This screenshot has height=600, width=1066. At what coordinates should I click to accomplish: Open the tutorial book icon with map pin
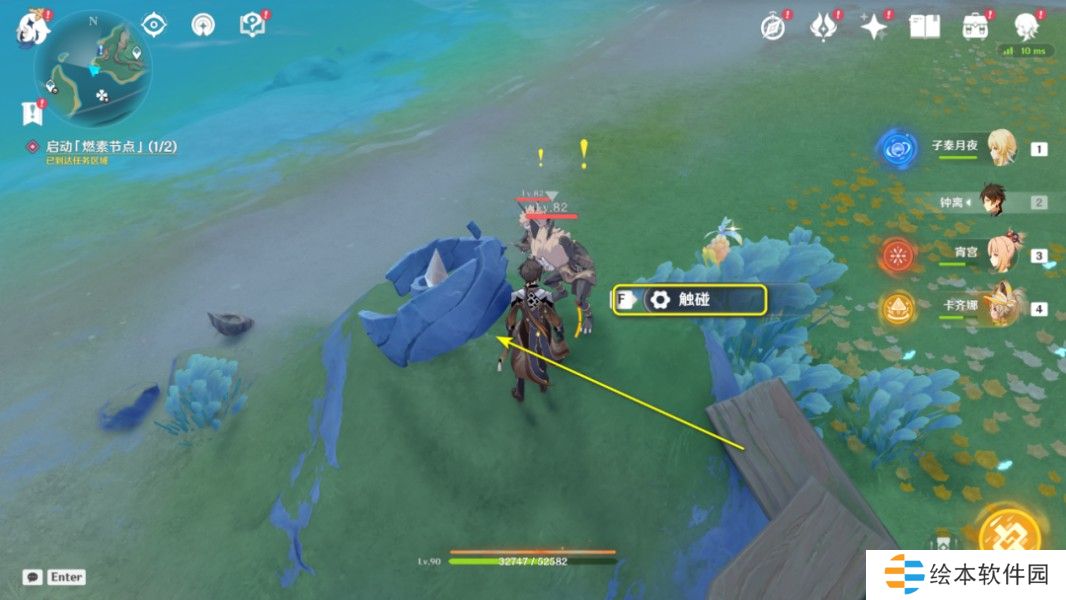252,25
